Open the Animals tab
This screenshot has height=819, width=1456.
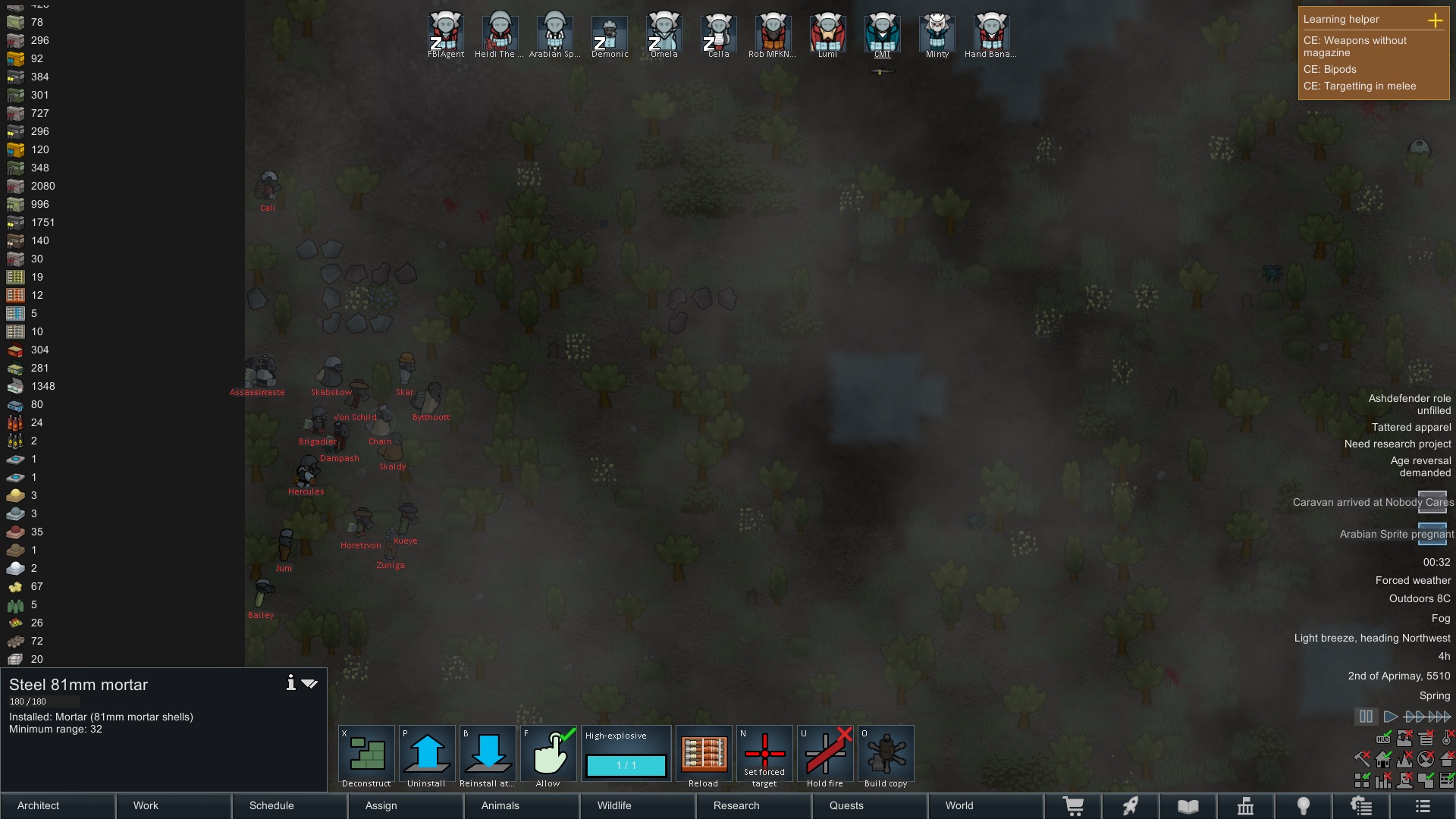[x=521, y=805]
